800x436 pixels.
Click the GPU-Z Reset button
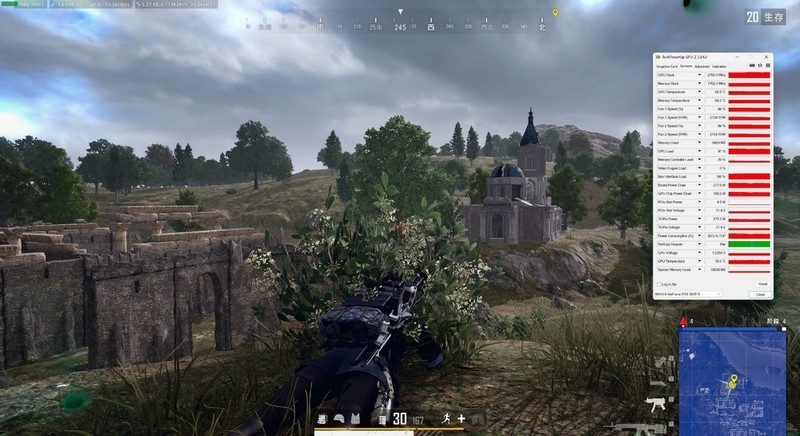click(x=761, y=284)
